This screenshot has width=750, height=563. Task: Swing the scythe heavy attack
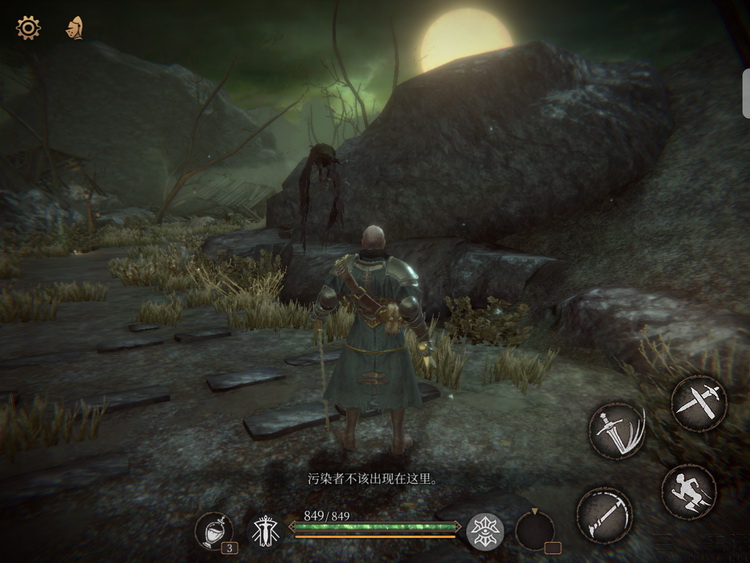(605, 515)
